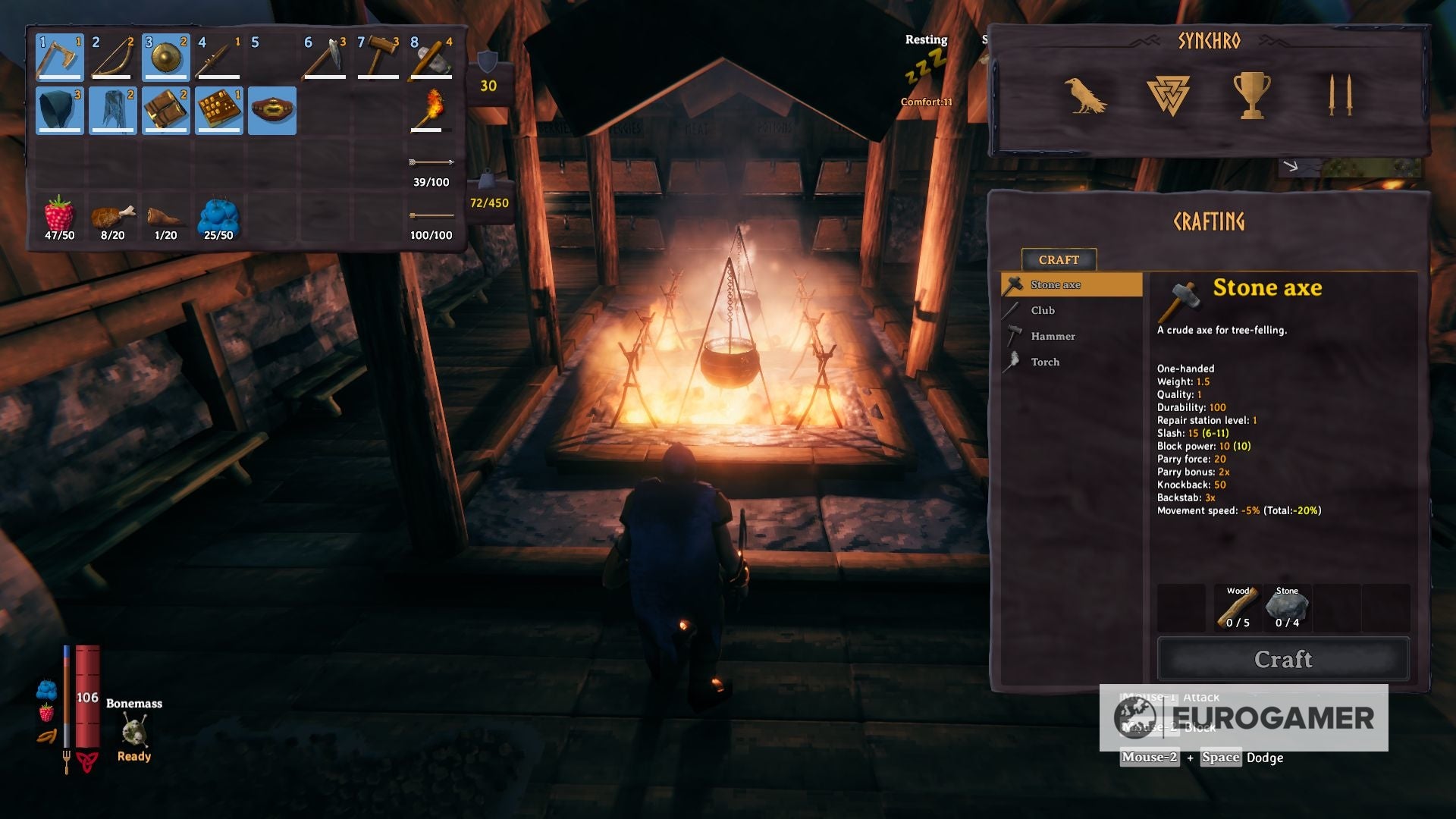Select the stone axe in inventory slot 1

coord(58,59)
